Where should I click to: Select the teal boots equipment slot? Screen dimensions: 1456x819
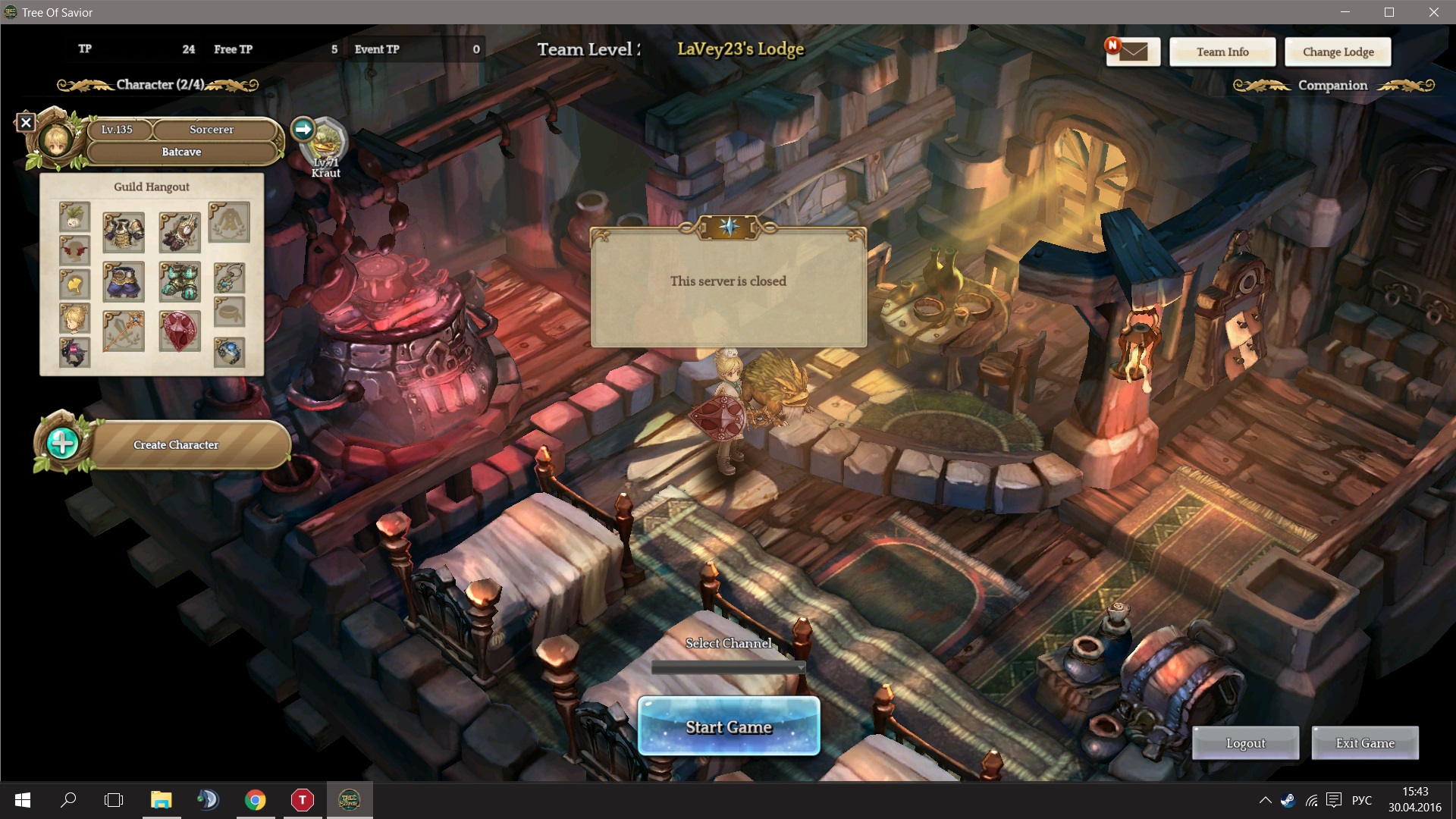tap(180, 282)
